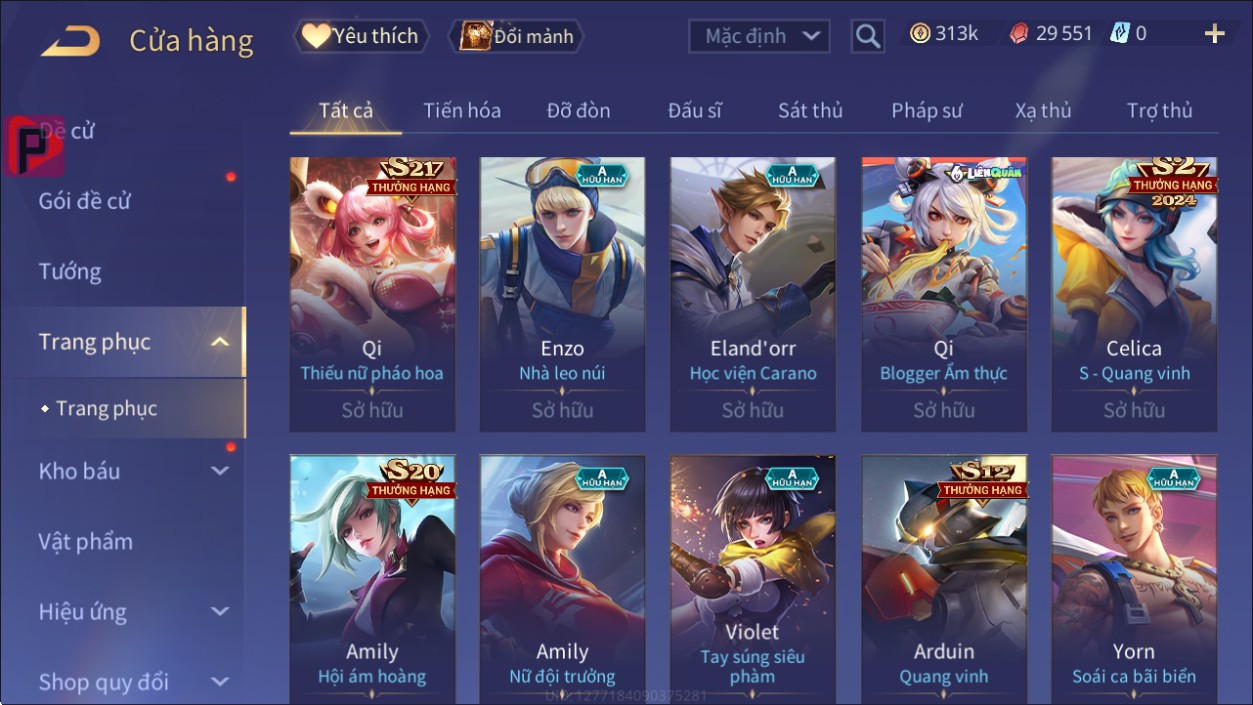1253x705 pixels.
Task: Select Violet Tay súng siêu phàm card
Action: pyautogui.click(x=752, y=580)
